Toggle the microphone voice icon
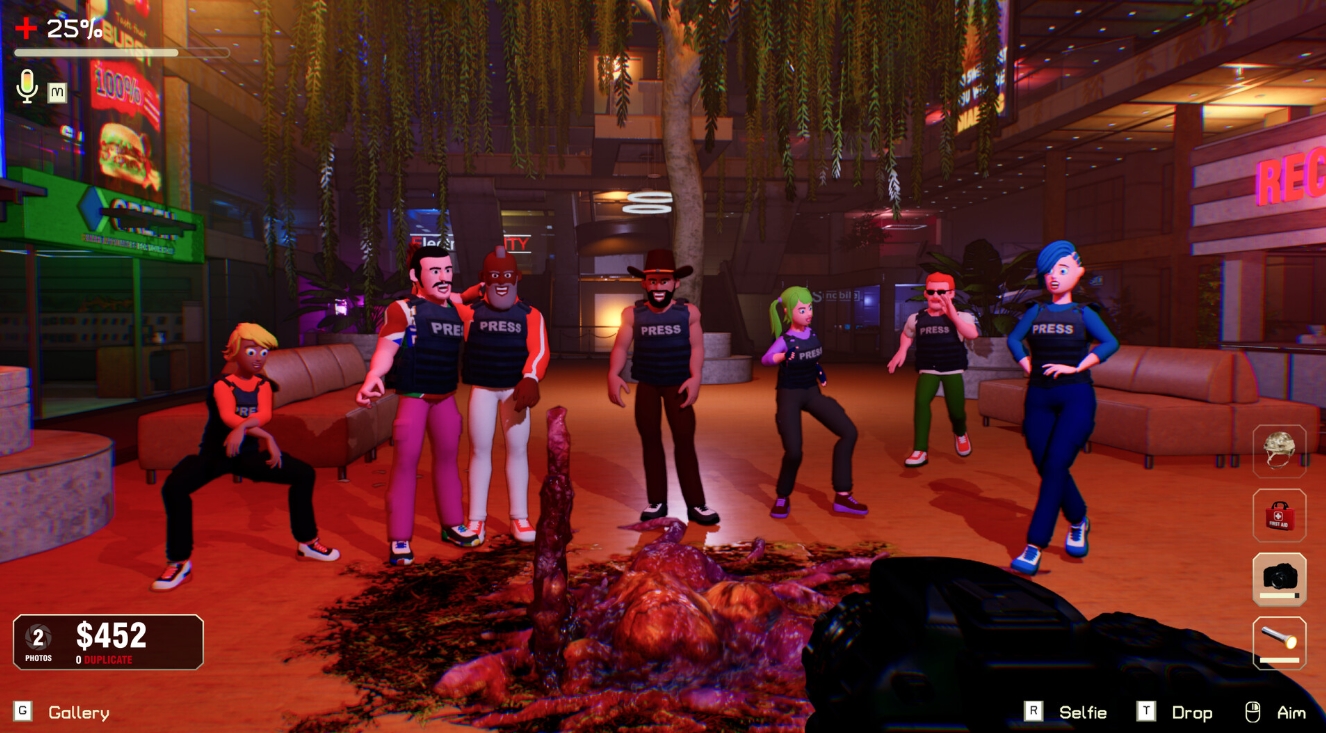Screen dimensions: 1326x733 (28, 88)
